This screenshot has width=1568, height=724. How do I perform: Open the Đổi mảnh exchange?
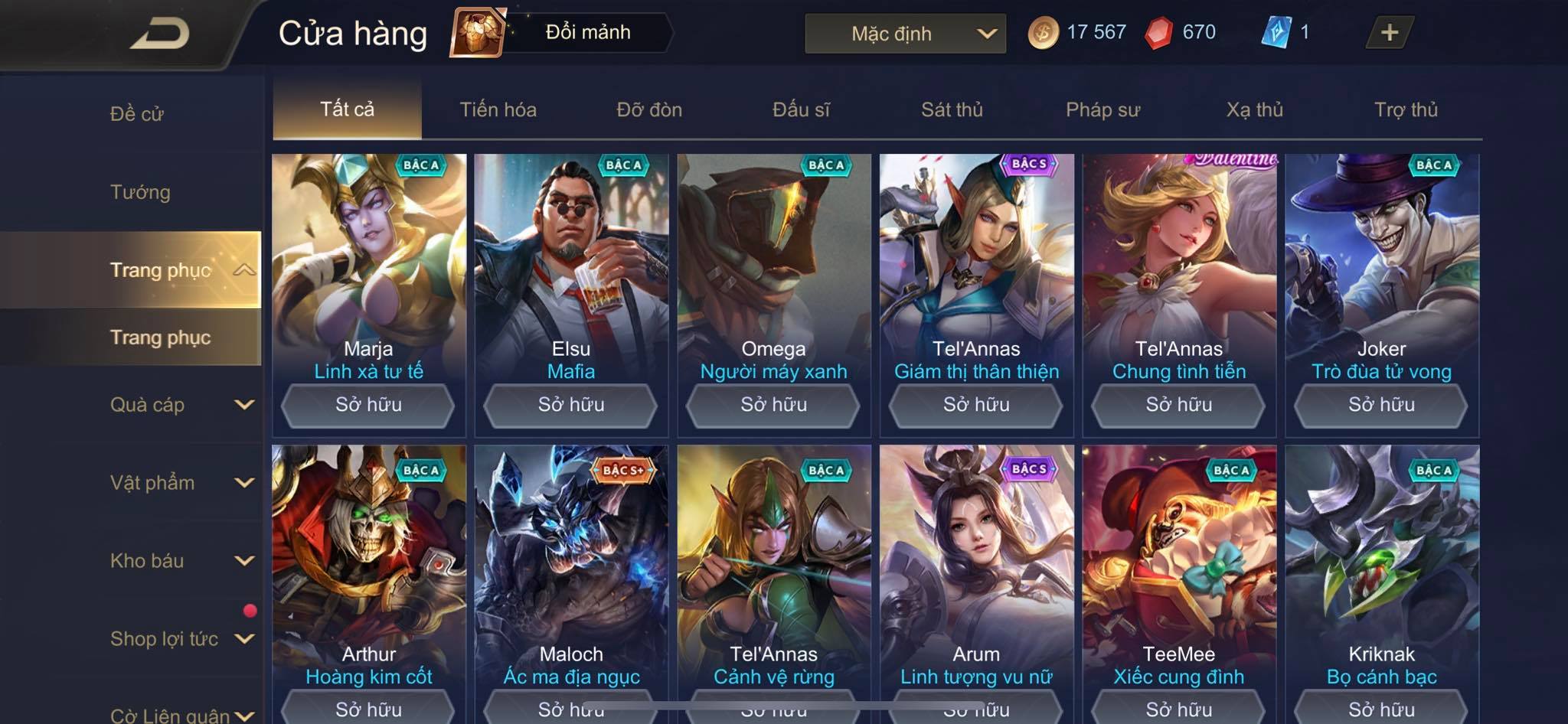pyautogui.click(x=561, y=33)
